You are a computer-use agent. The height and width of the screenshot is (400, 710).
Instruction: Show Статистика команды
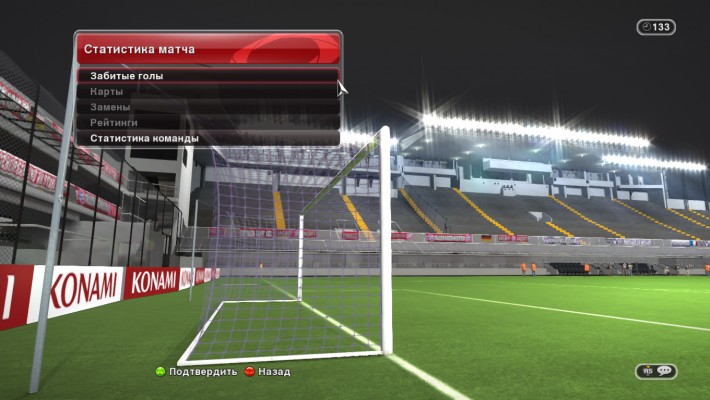coord(144,138)
